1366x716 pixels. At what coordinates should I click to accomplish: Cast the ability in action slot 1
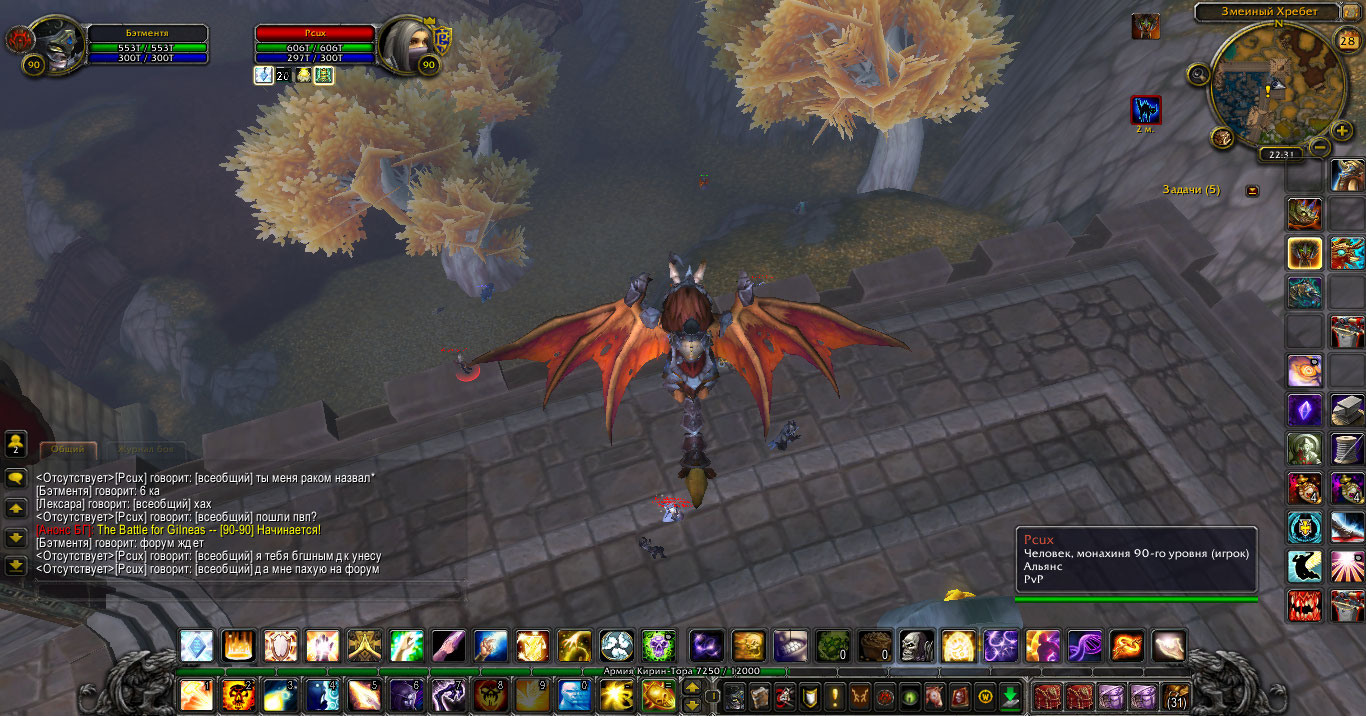pyautogui.click(x=196, y=694)
